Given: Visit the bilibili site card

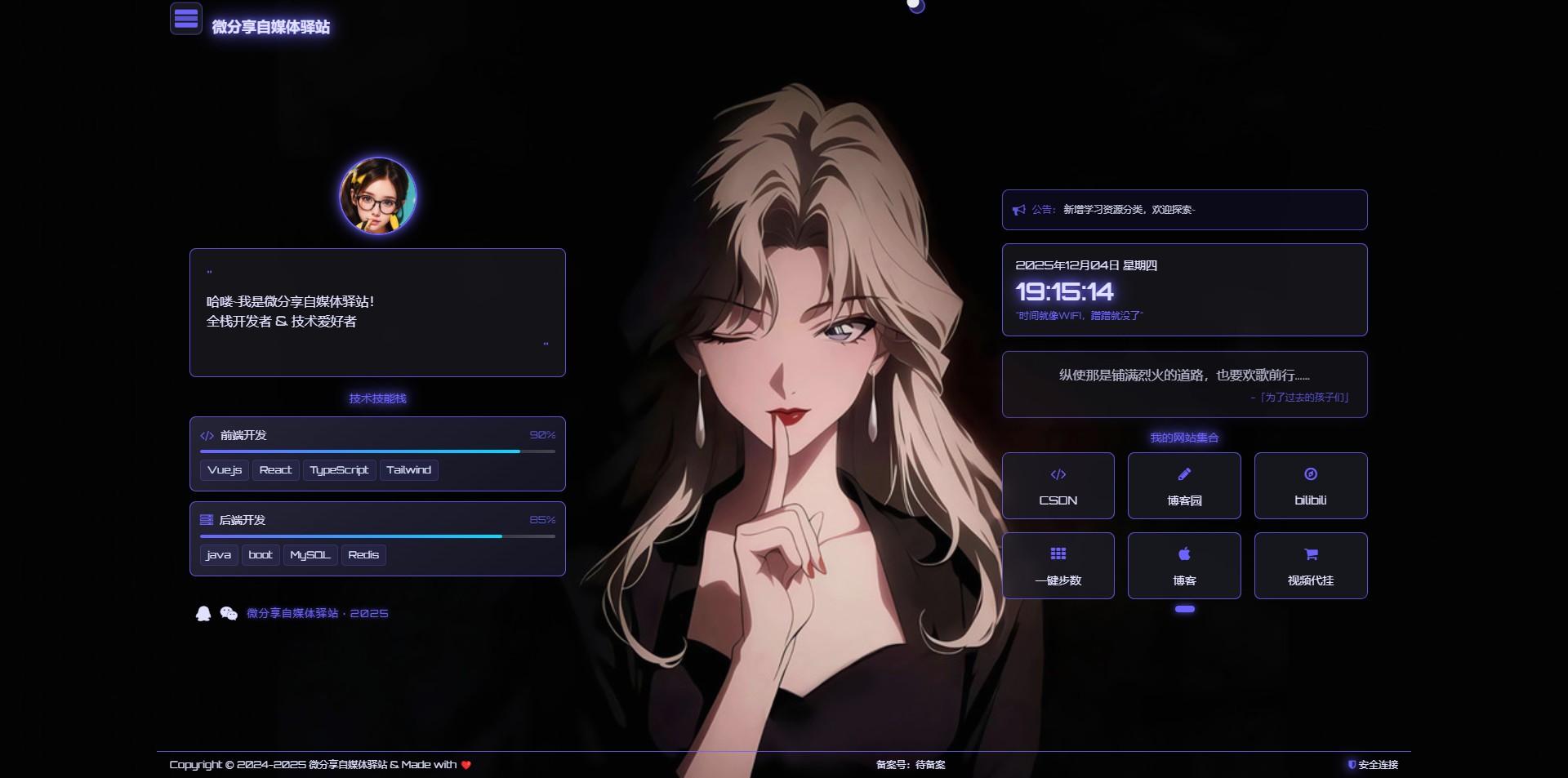Looking at the screenshot, I should (x=1310, y=486).
